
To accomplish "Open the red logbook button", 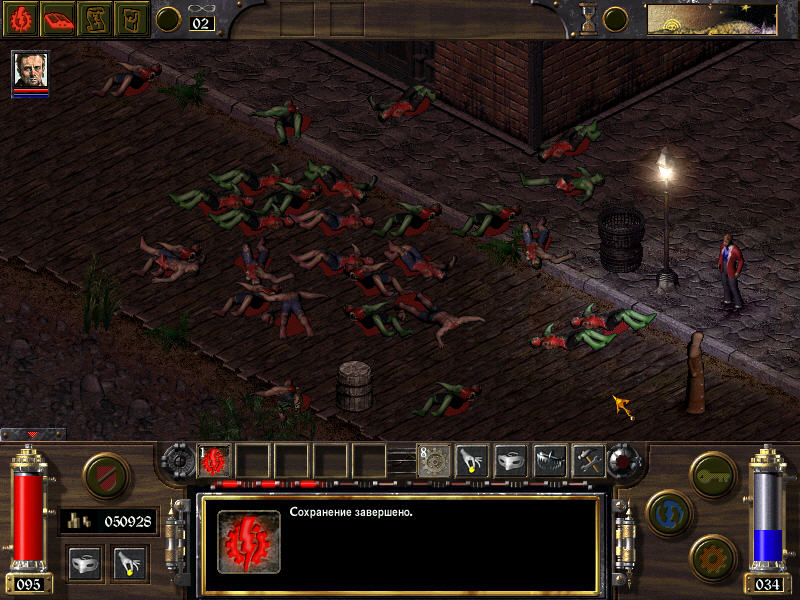I will (x=59, y=18).
